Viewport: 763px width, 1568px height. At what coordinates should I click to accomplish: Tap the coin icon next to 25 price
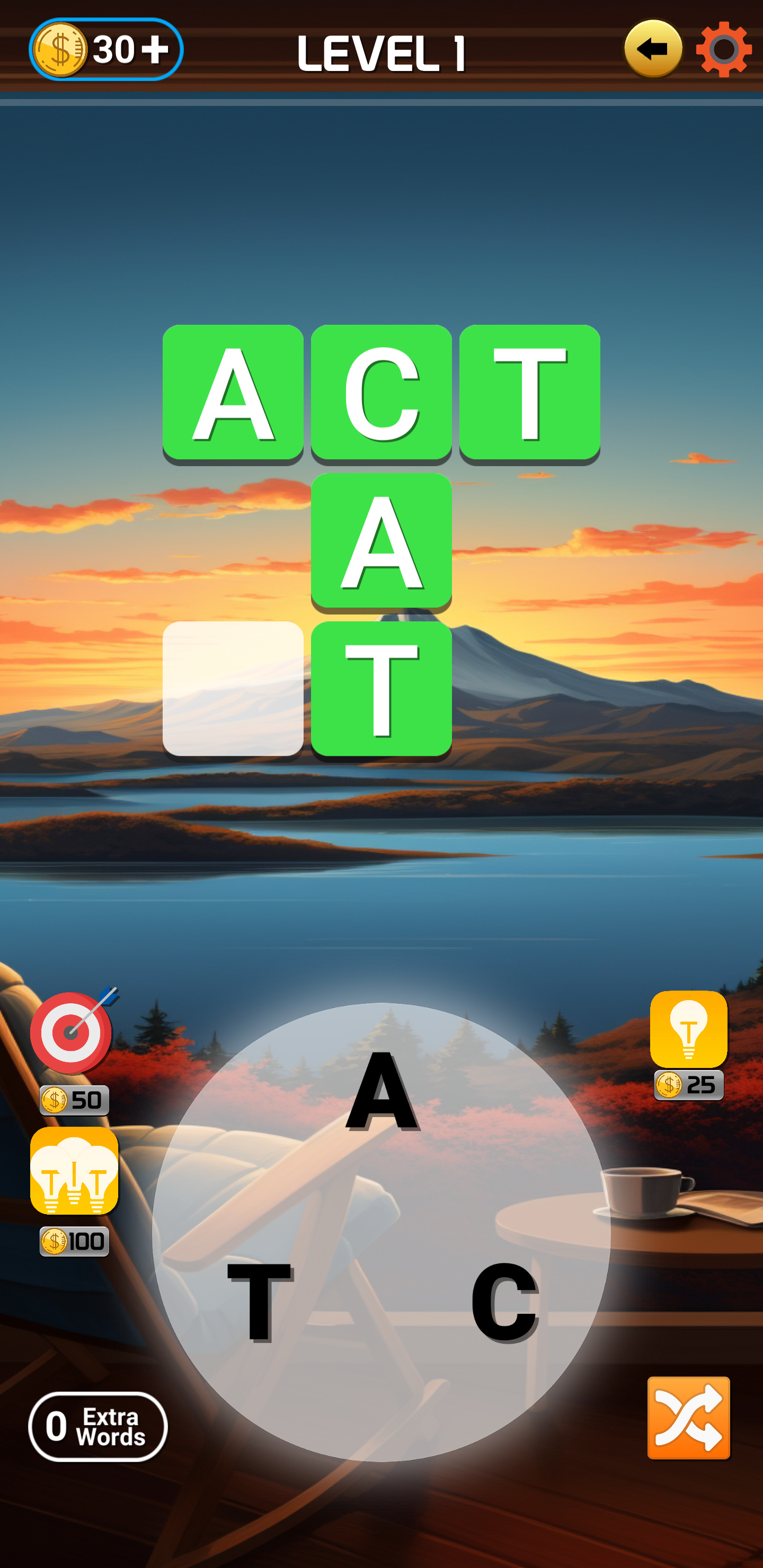tap(669, 1083)
